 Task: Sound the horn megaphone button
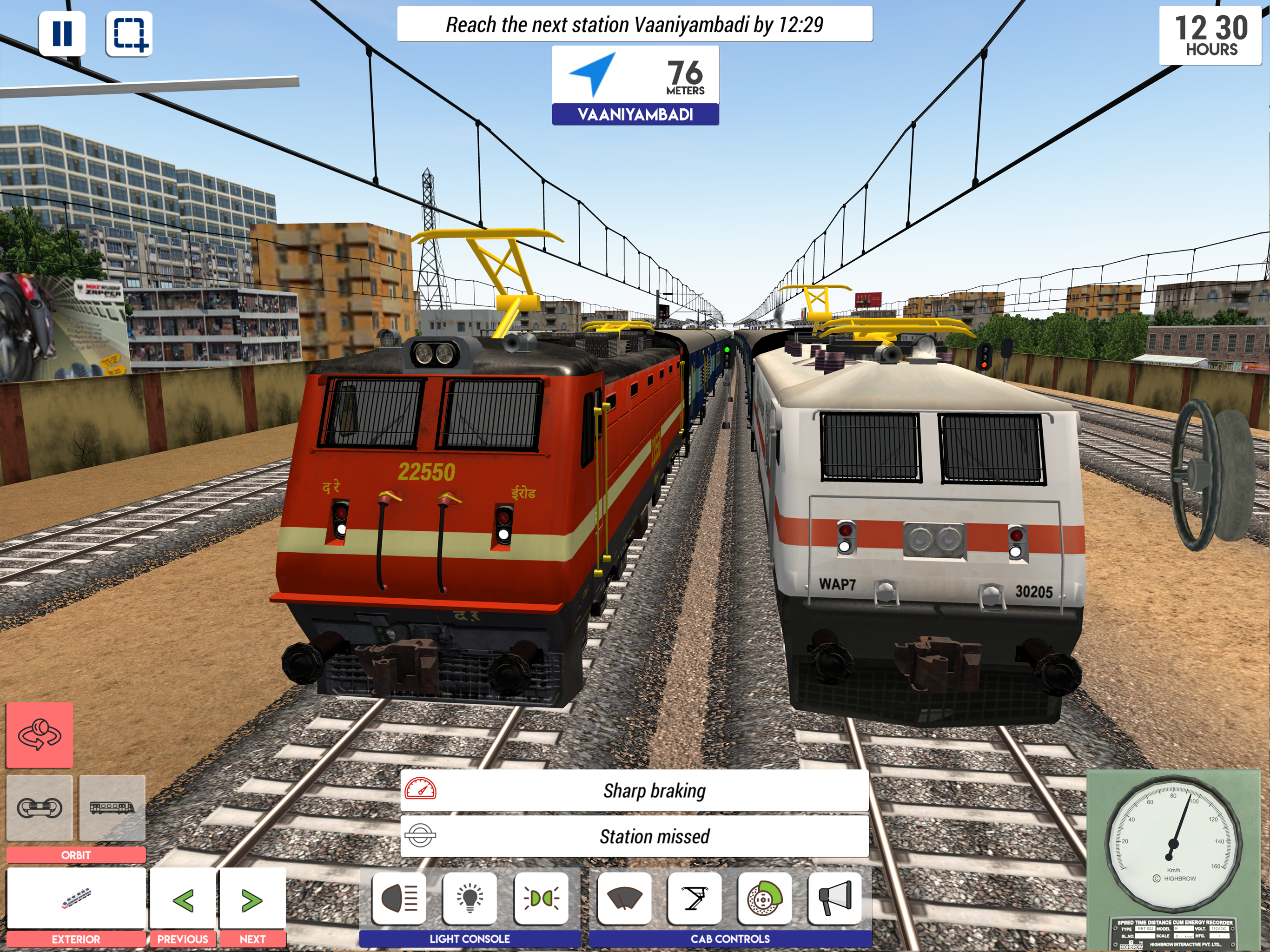835,899
